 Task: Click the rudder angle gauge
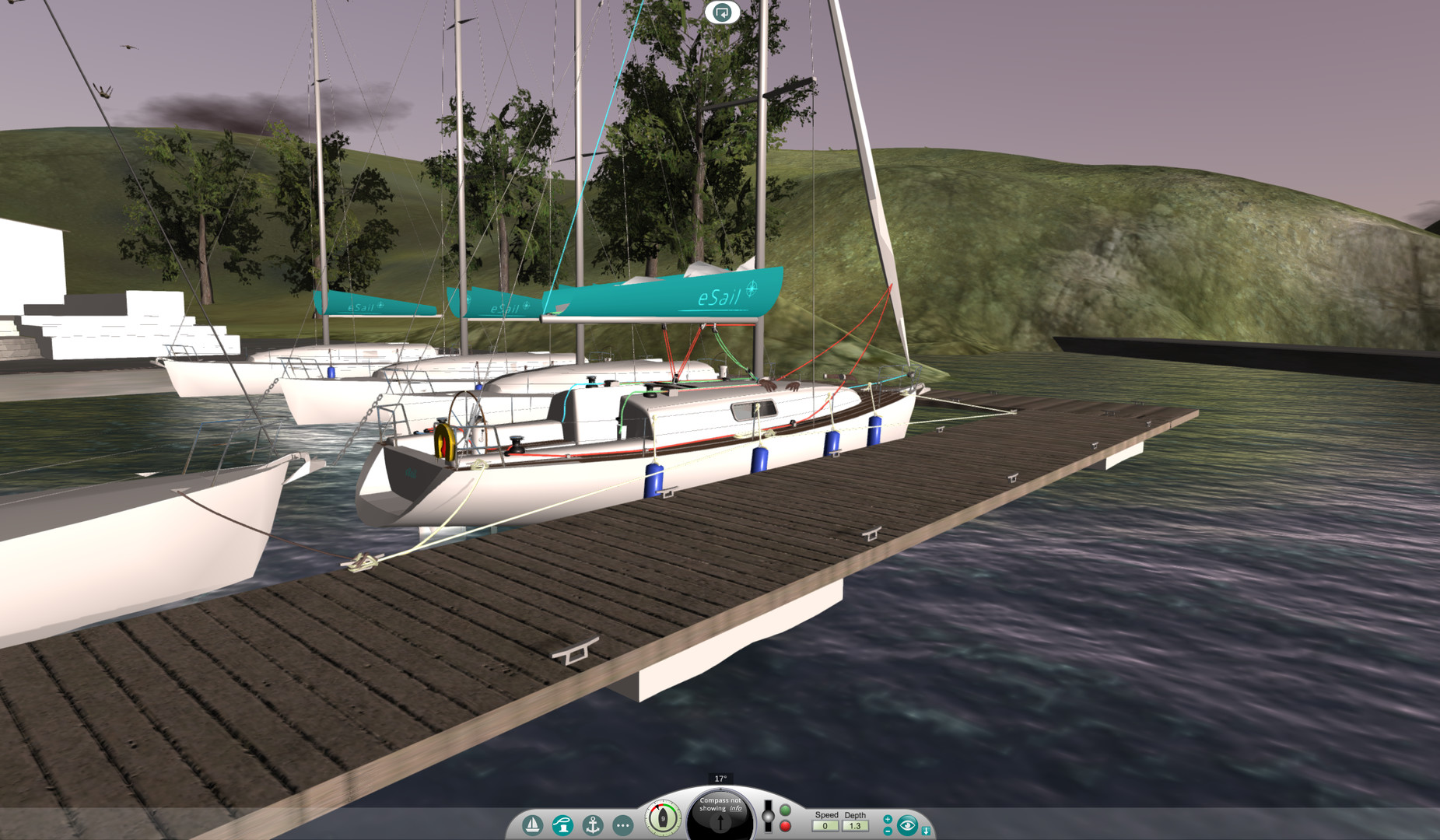pyautogui.click(x=662, y=817)
